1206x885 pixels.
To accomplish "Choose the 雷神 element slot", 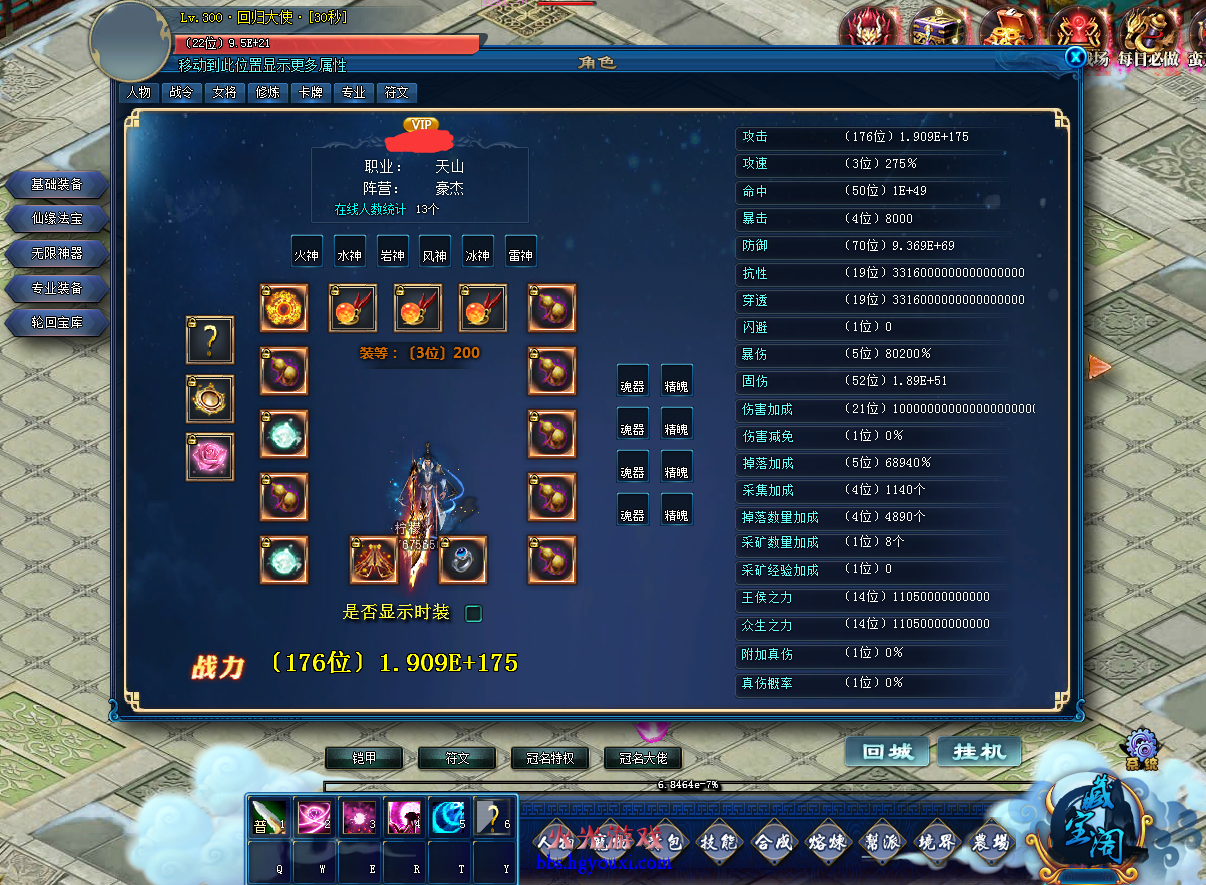I will pos(520,255).
